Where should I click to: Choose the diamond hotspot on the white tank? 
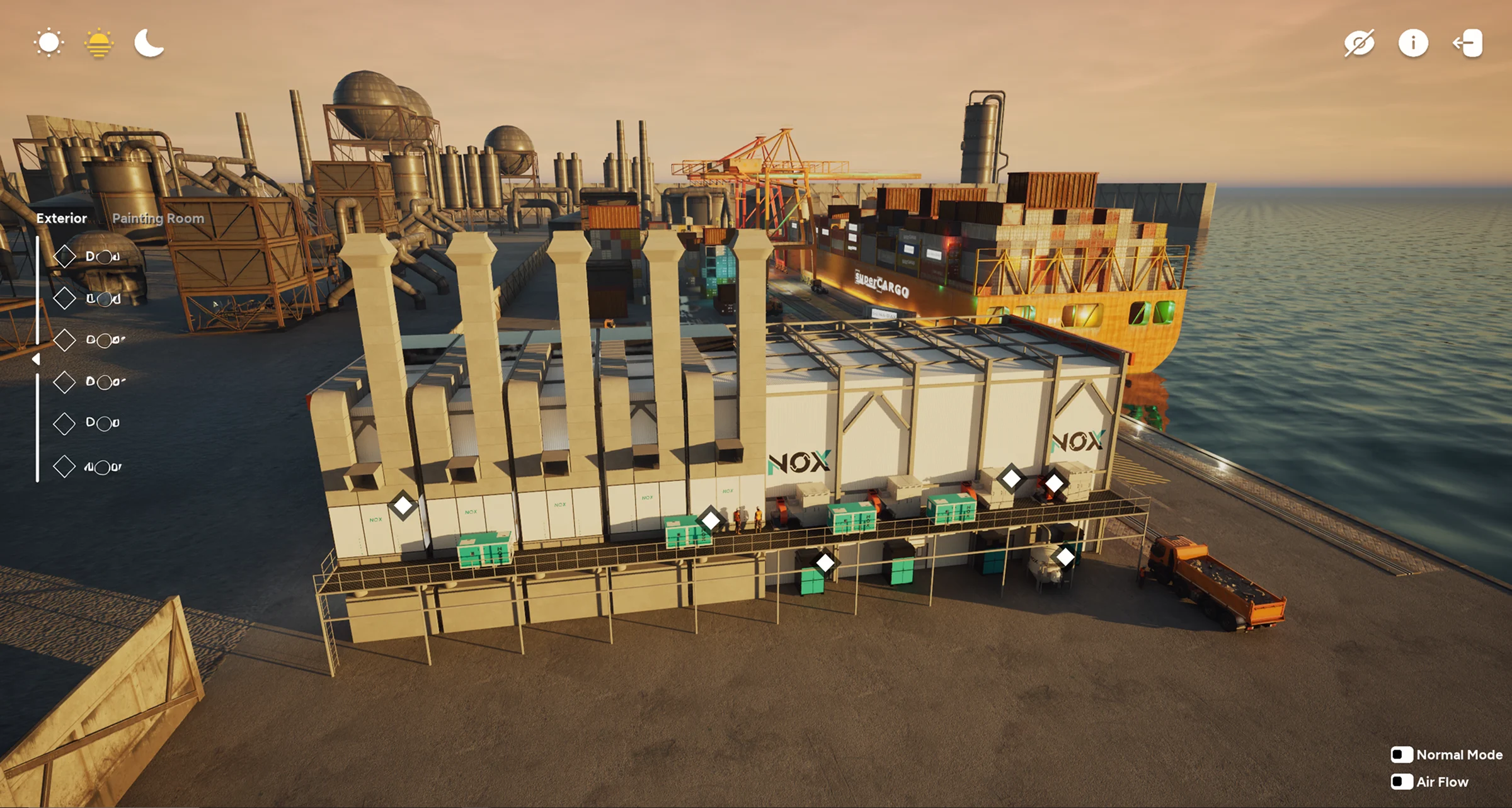pyautogui.click(x=1065, y=557)
